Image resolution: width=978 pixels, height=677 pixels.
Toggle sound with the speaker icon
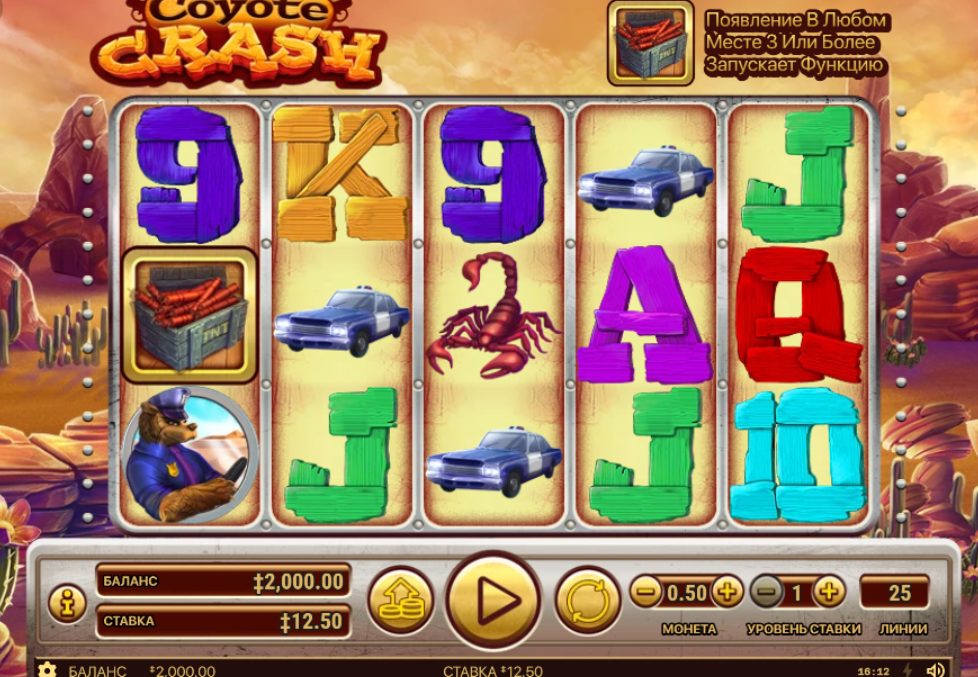pyautogui.click(x=935, y=669)
